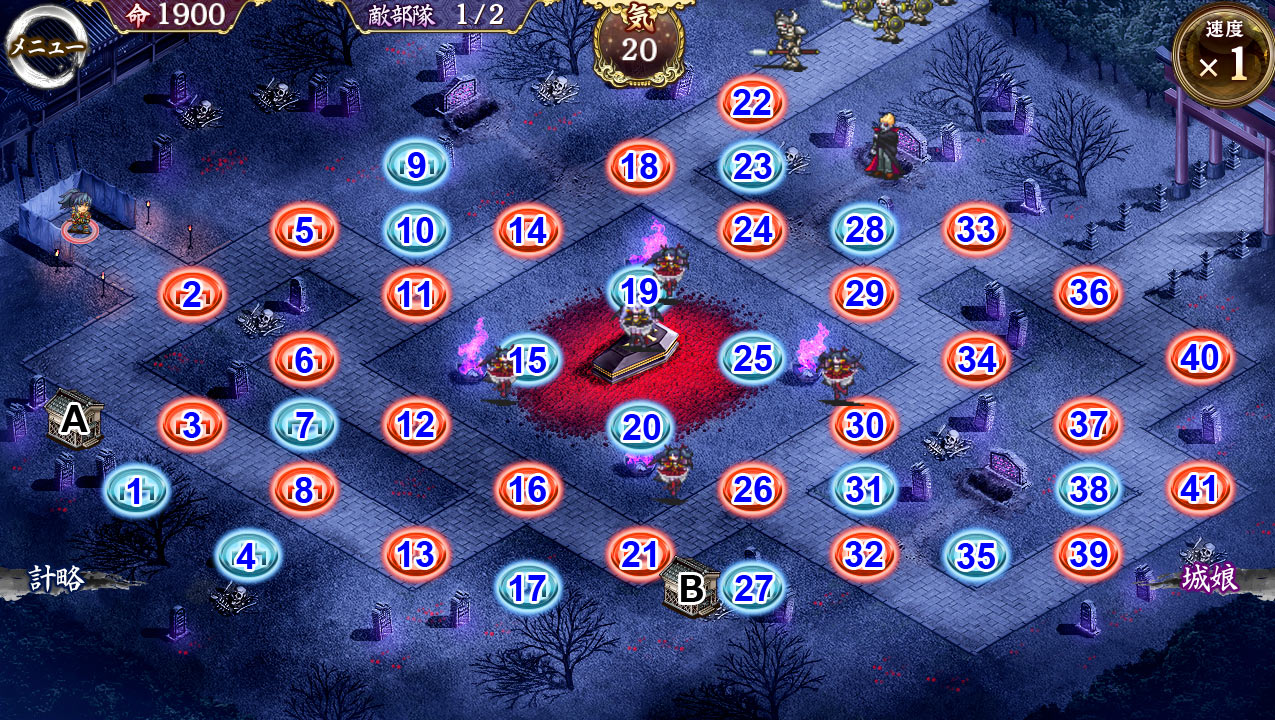Viewport: 1275px width, 720px height.
Task: Select blue placement tile 1
Action: coord(135,491)
